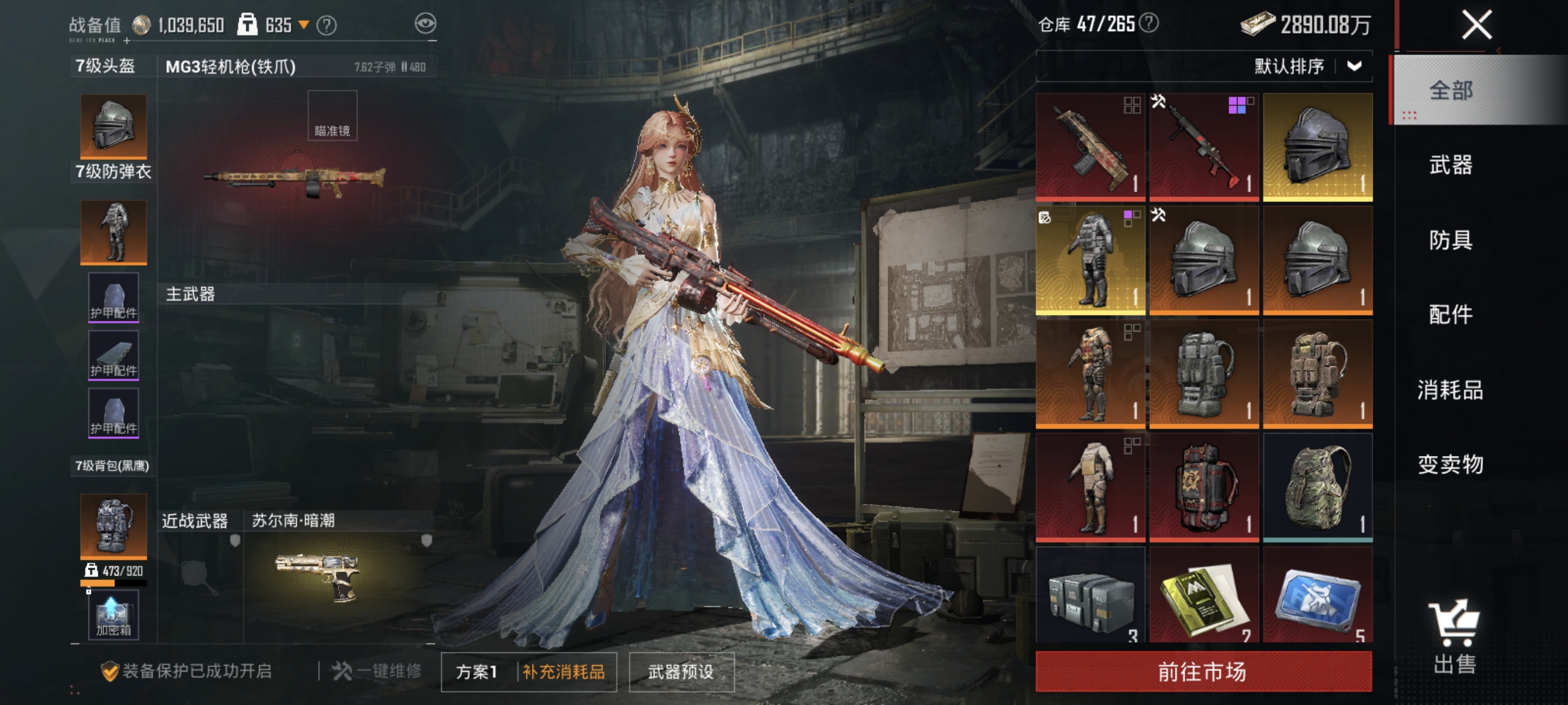Select the equipped MG3 light machine gun
The height and width of the screenshot is (705, 1568).
[295, 180]
